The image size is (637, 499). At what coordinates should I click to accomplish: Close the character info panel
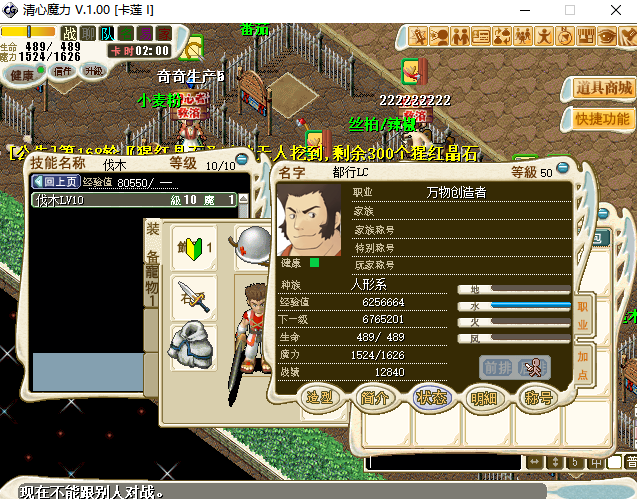(562, 168)
